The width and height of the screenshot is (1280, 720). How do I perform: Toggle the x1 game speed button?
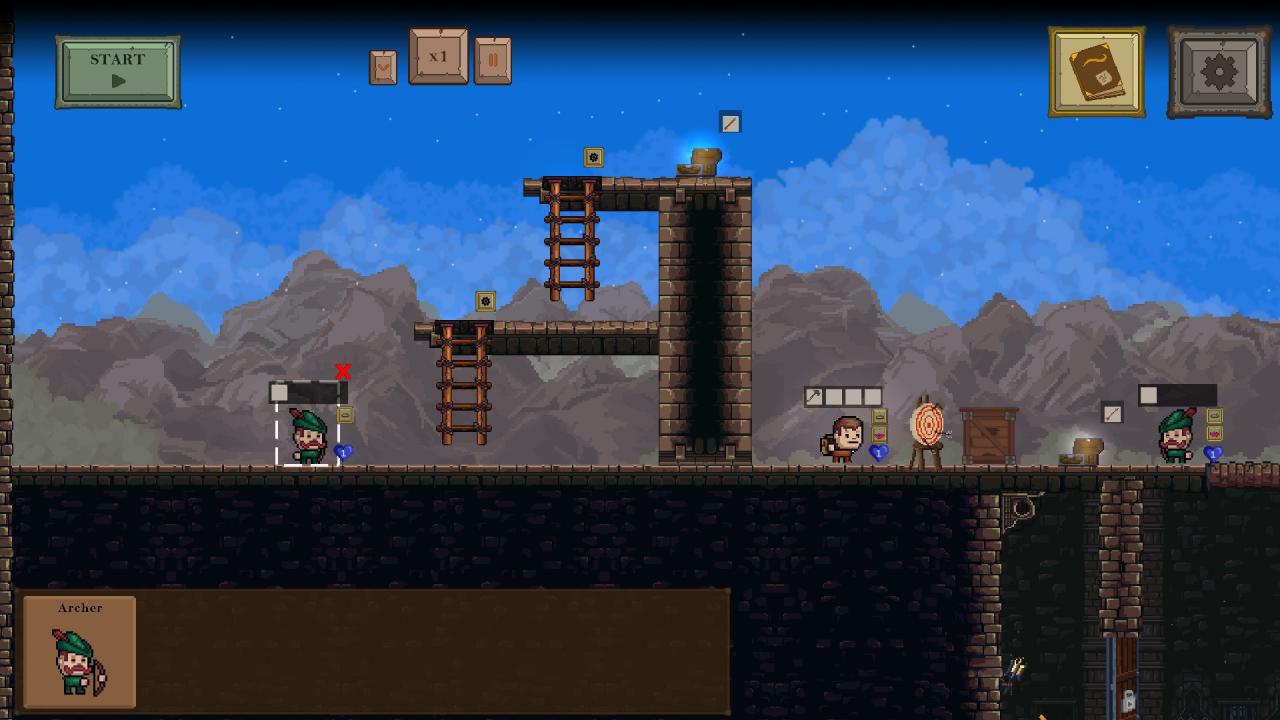click(x=438, y=57)
